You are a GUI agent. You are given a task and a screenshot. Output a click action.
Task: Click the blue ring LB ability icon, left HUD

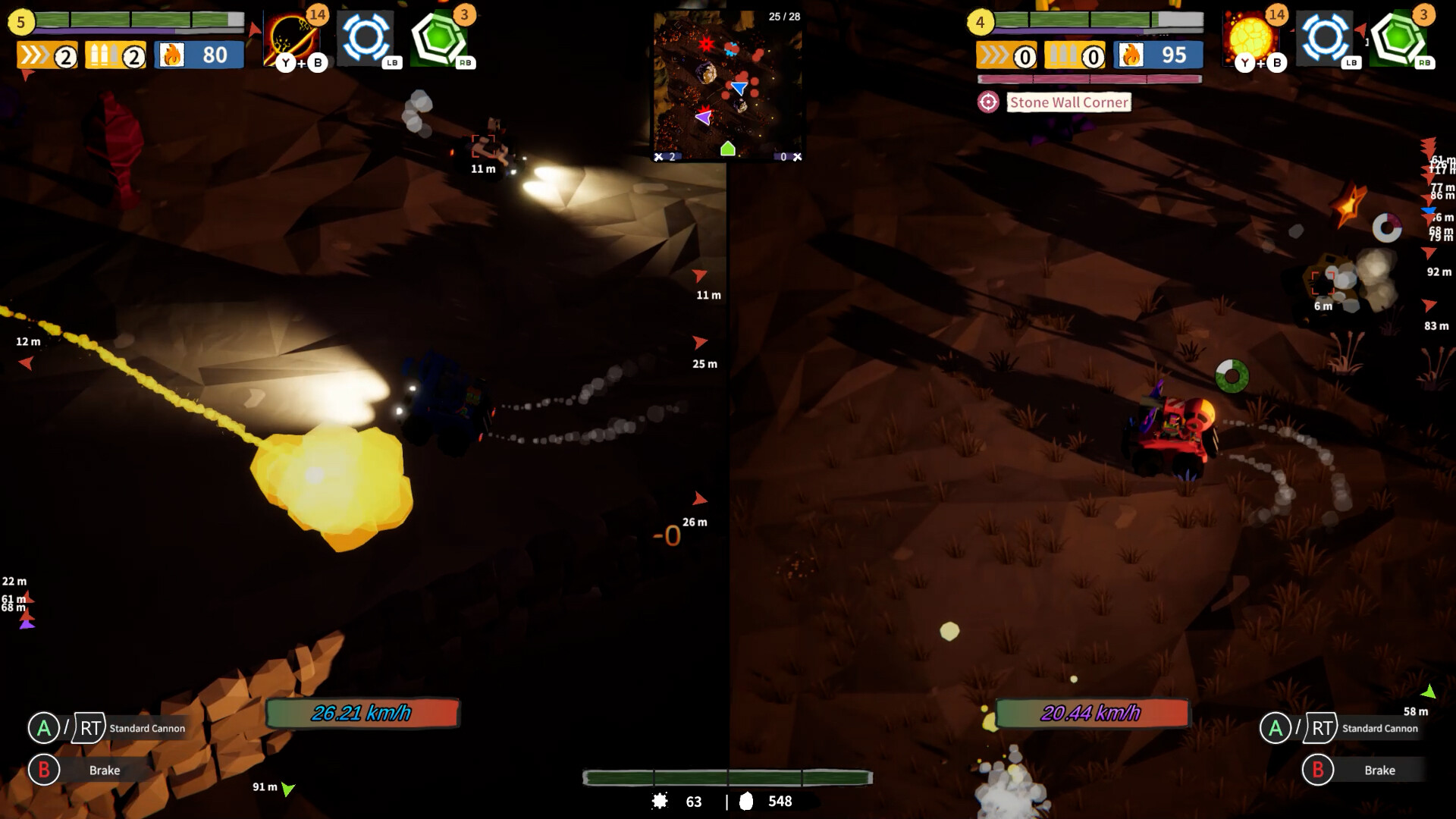[367, 37]
